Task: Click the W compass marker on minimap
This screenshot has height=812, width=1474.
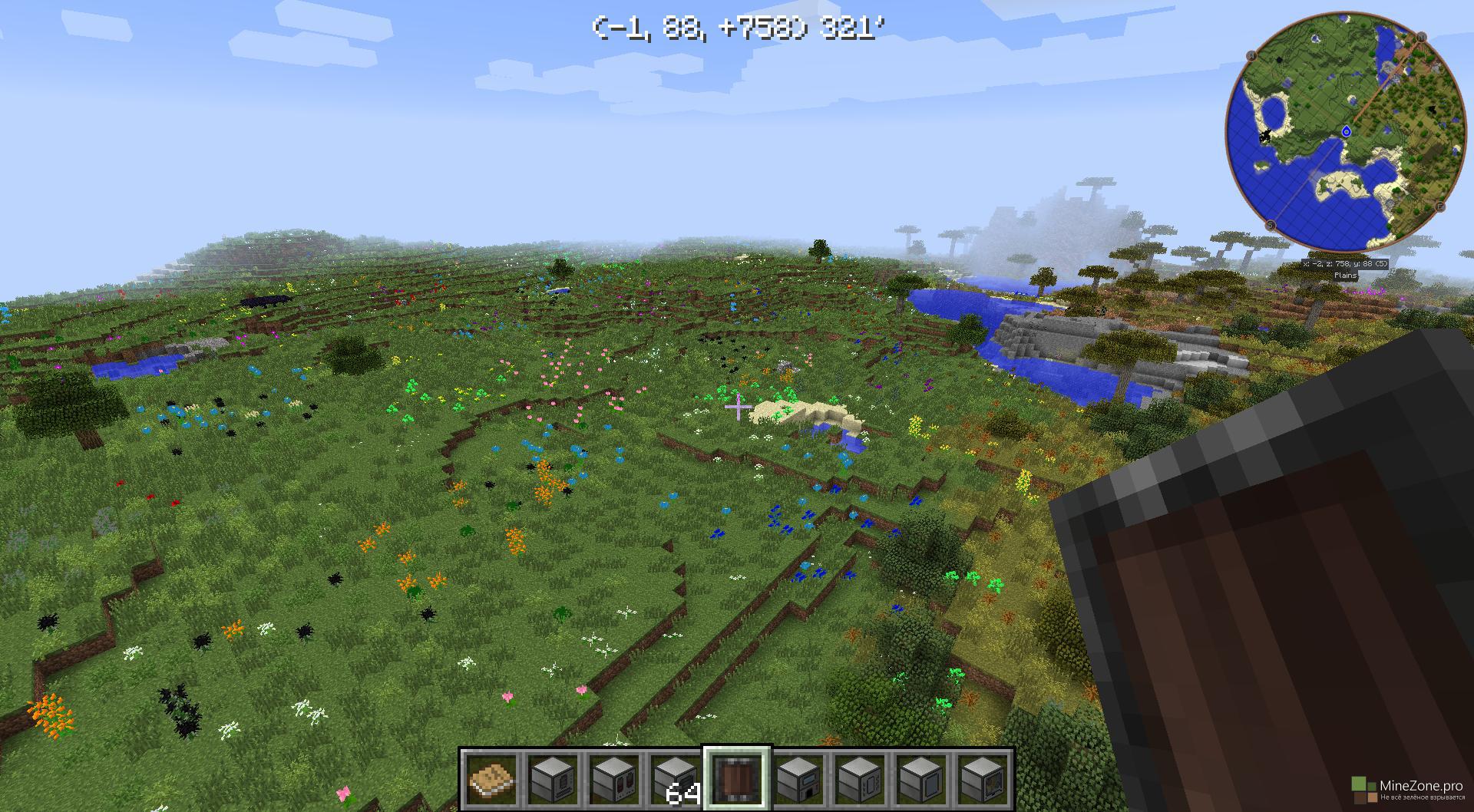Action: [x=1251, y=55]
